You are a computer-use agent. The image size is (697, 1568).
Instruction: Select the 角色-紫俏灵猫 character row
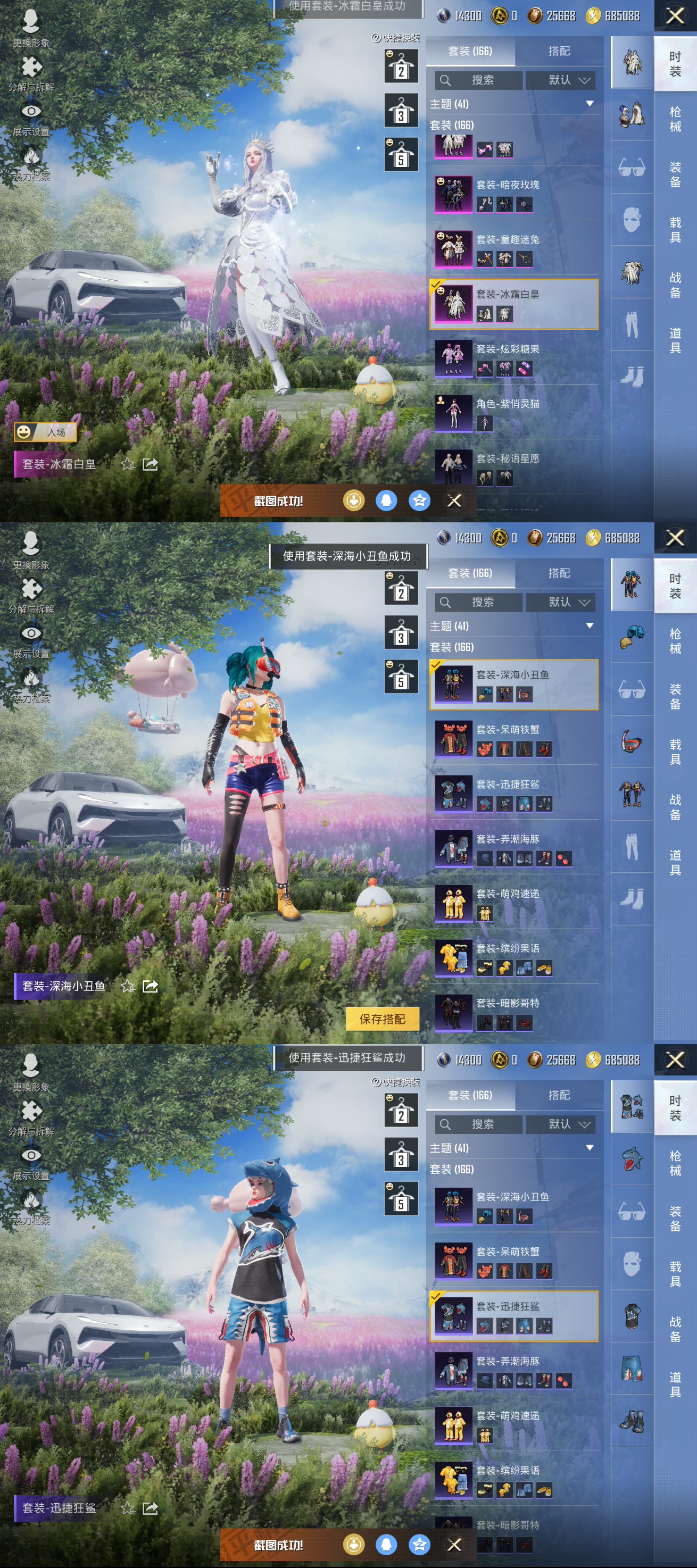click(515, 413)
